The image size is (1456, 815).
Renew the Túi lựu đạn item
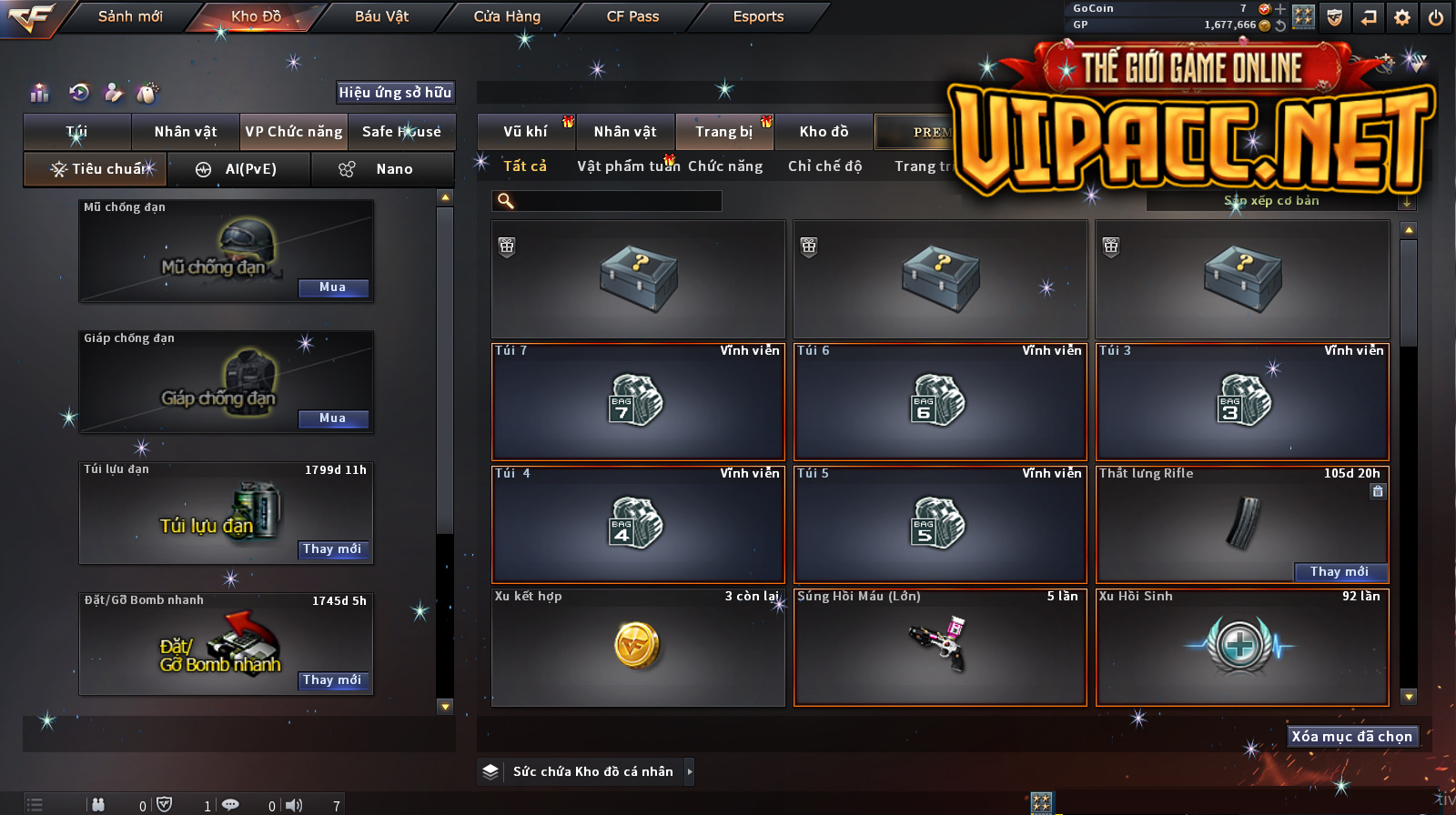(x=333, y=549)
